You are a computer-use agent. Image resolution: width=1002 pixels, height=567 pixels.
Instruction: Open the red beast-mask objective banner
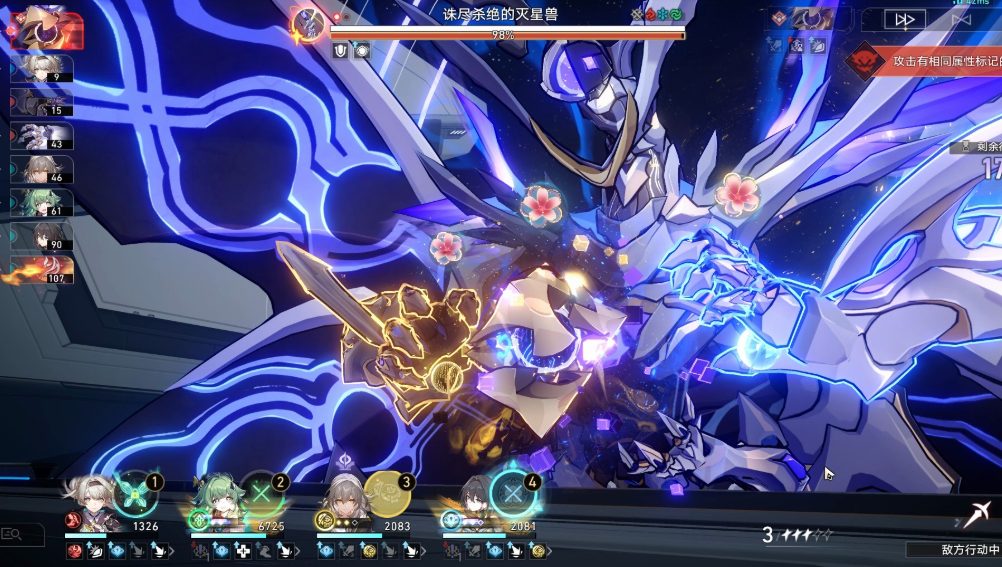click(865, 61)
